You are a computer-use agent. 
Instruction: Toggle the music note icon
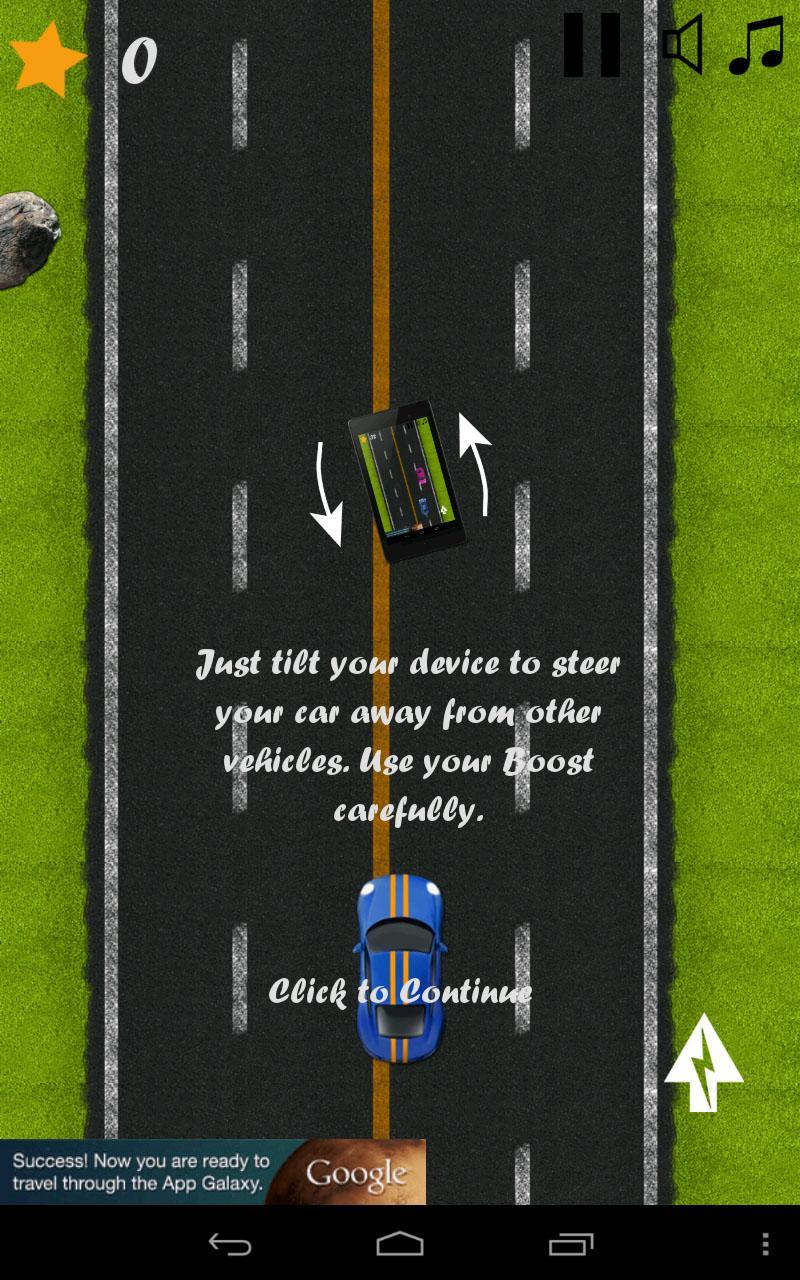pos(756,46)
